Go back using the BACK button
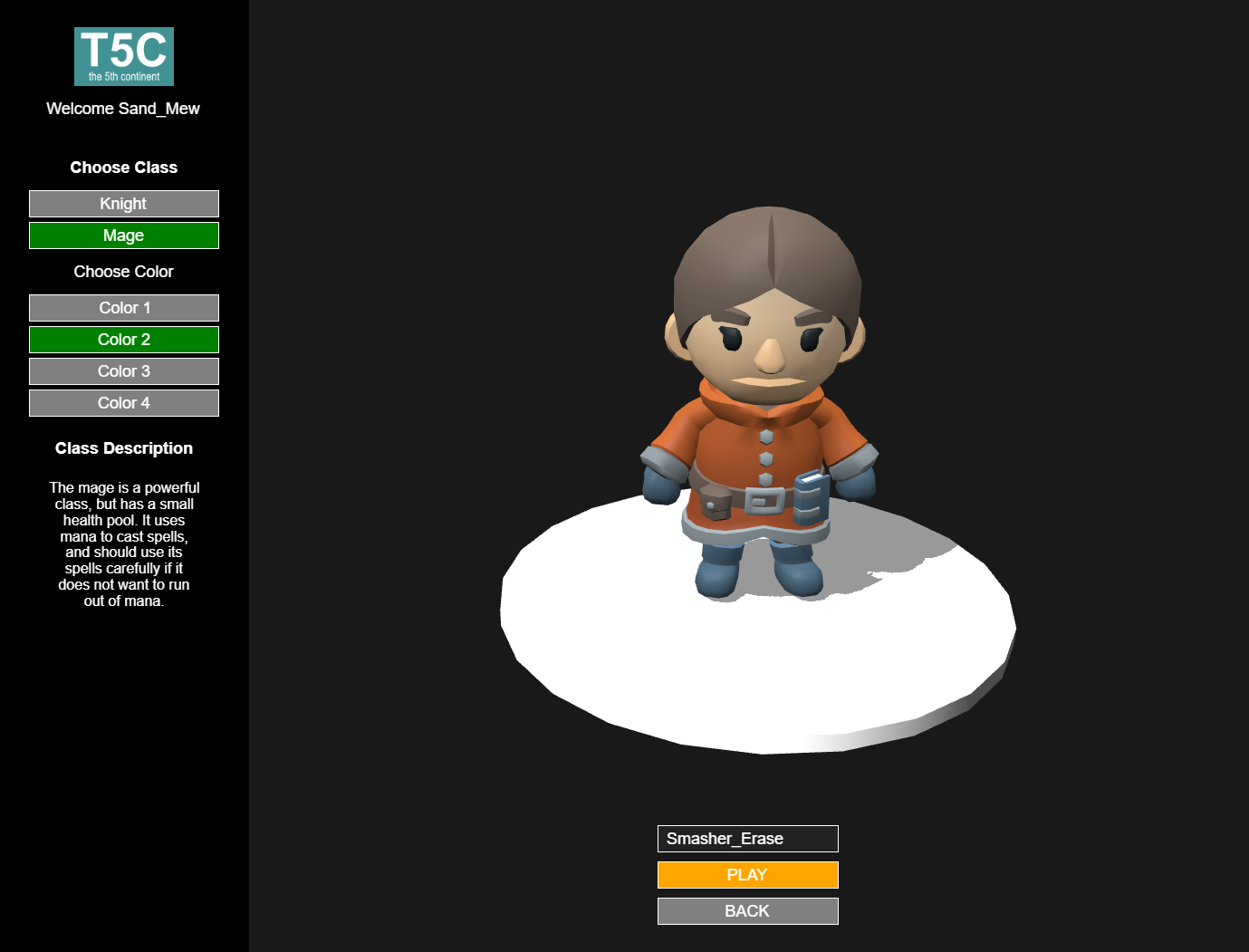 click(747, 910)
